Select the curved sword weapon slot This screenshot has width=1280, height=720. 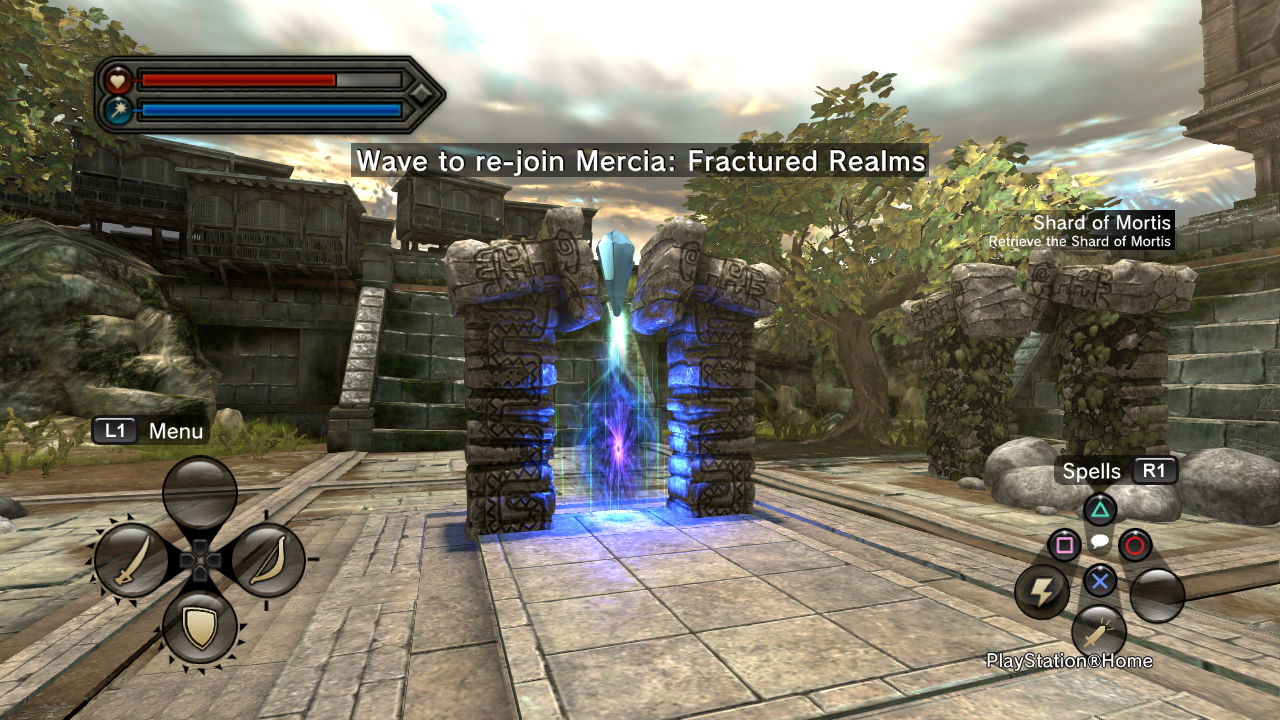131,561
